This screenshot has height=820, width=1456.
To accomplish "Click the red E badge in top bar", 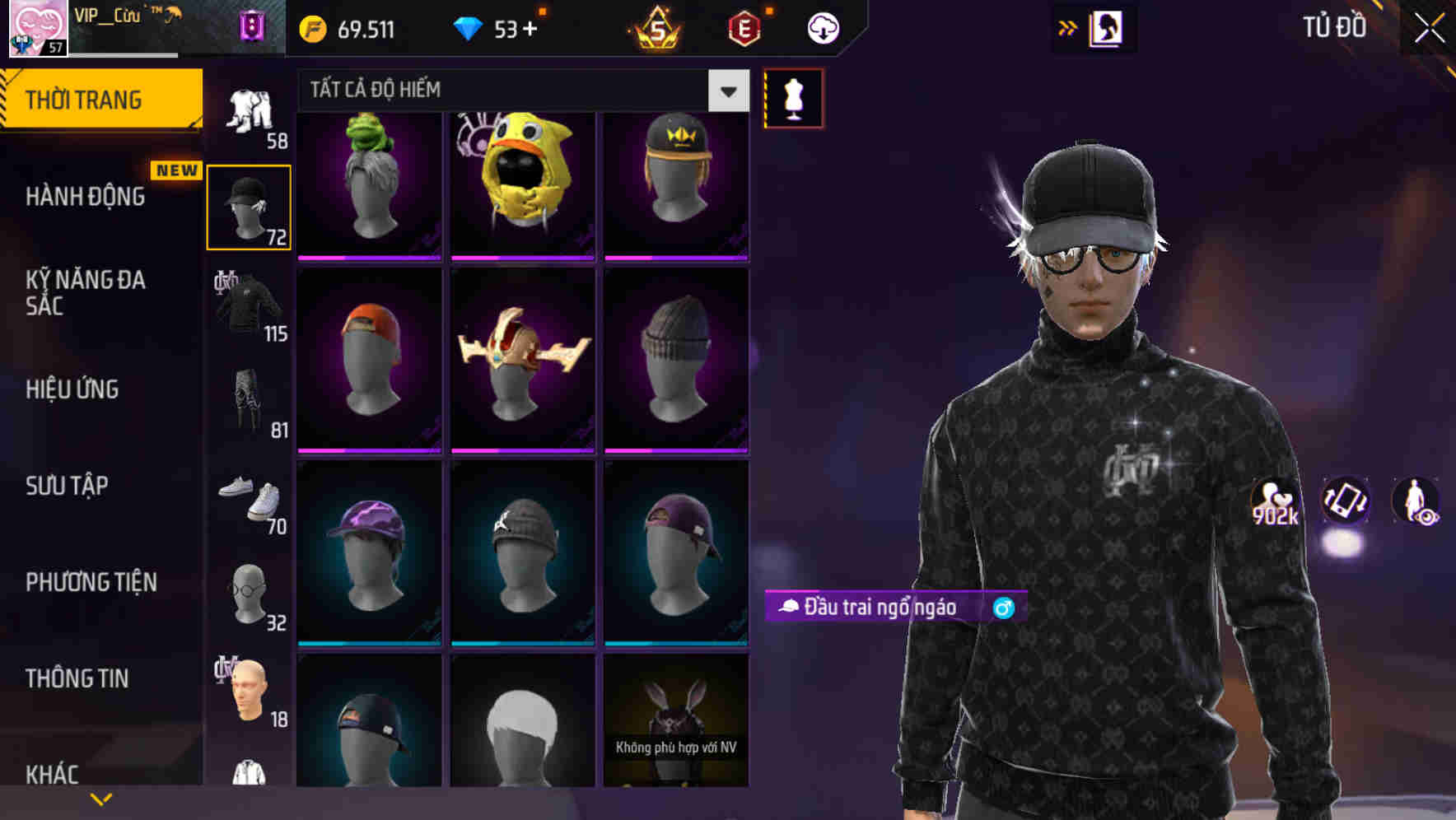I will coord(743,27).
